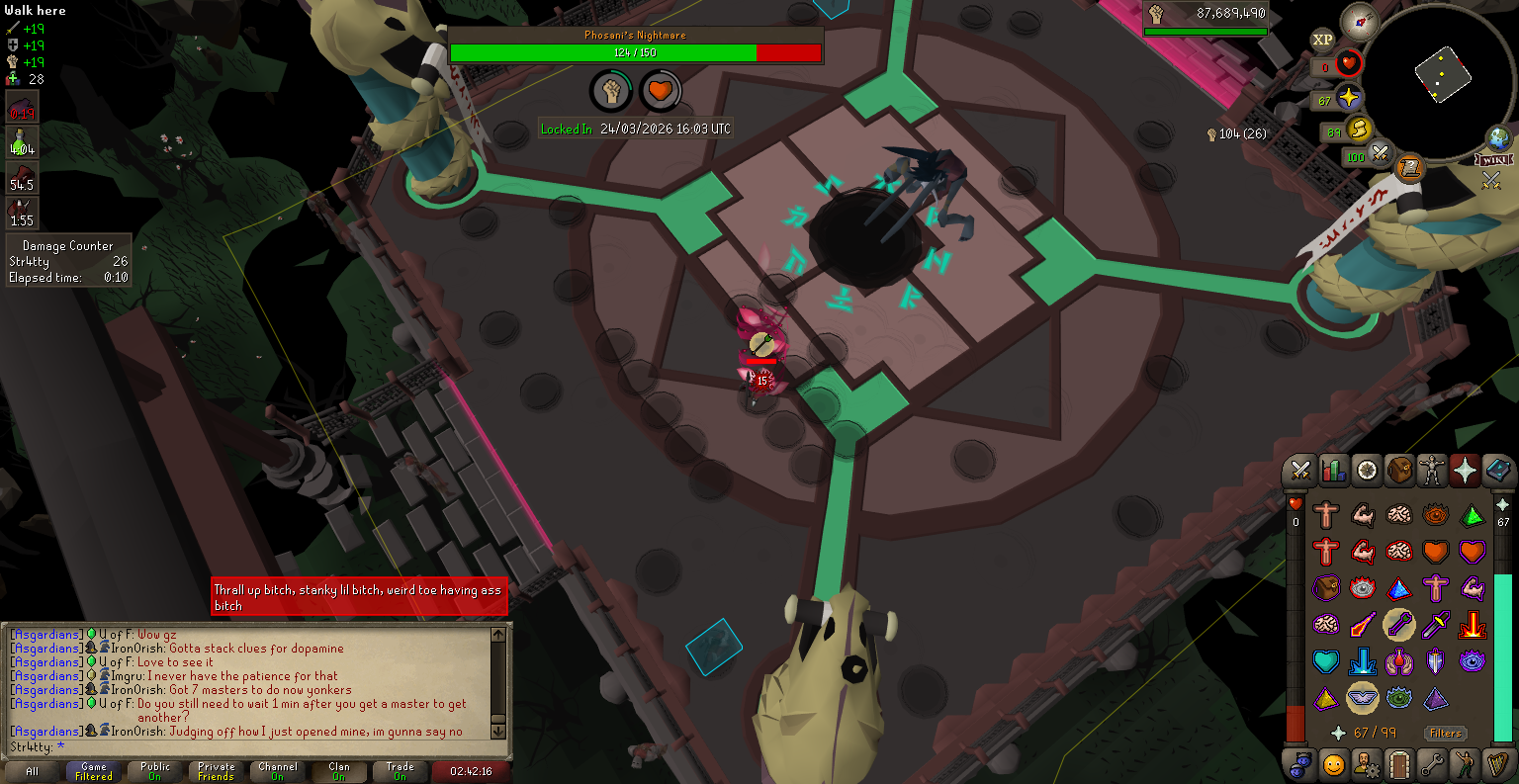
Task: Open the Logout door tab
Action: coord(1399,764)
